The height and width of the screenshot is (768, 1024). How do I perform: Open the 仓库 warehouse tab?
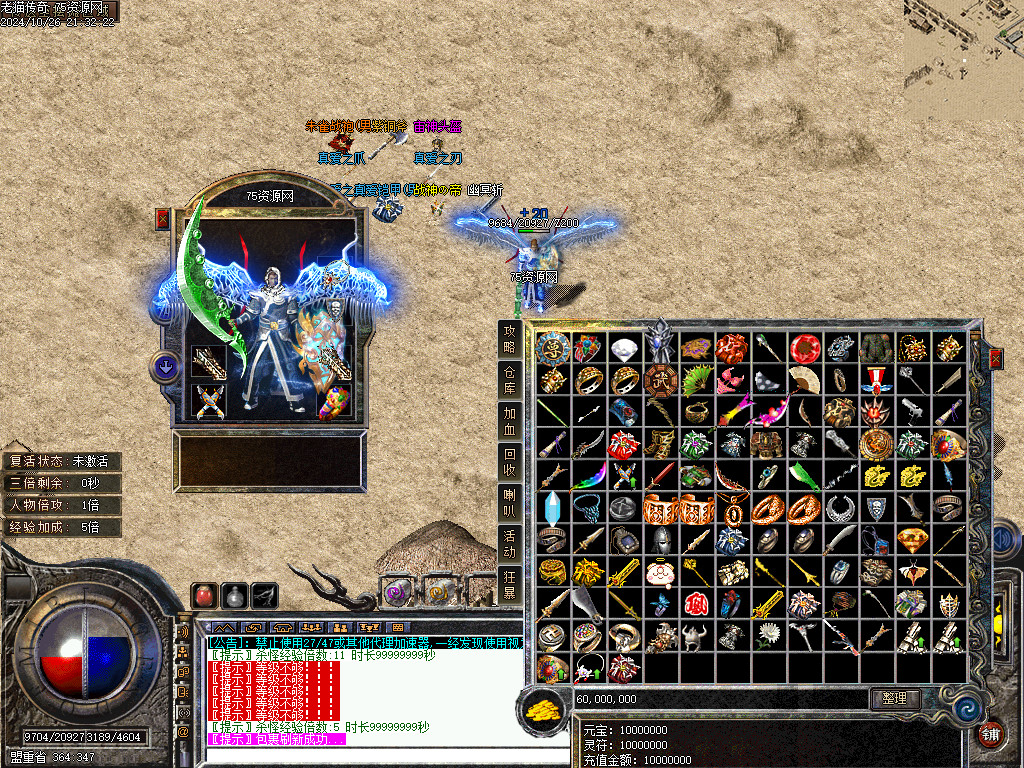point(510,380)
